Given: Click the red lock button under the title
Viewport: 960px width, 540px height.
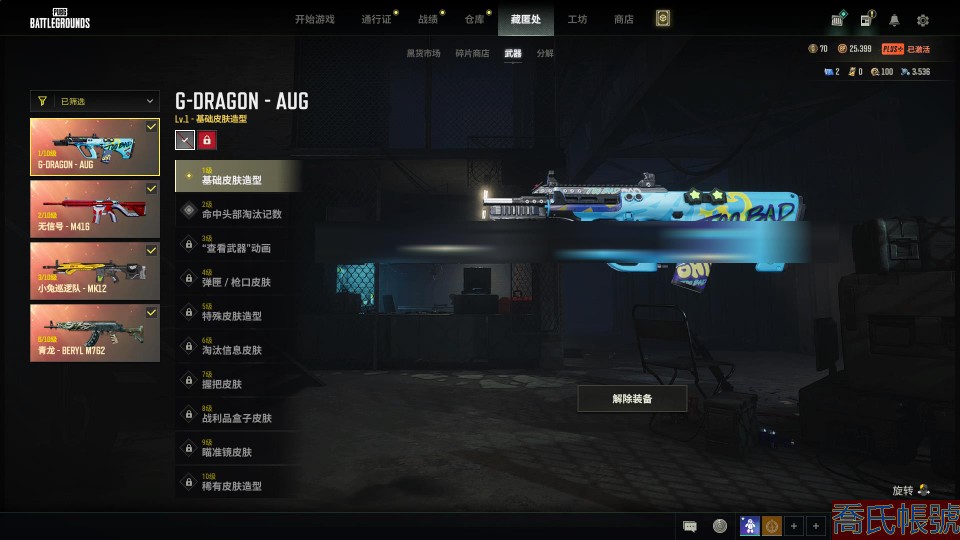Looking at the screenshot, I should 207,140.
